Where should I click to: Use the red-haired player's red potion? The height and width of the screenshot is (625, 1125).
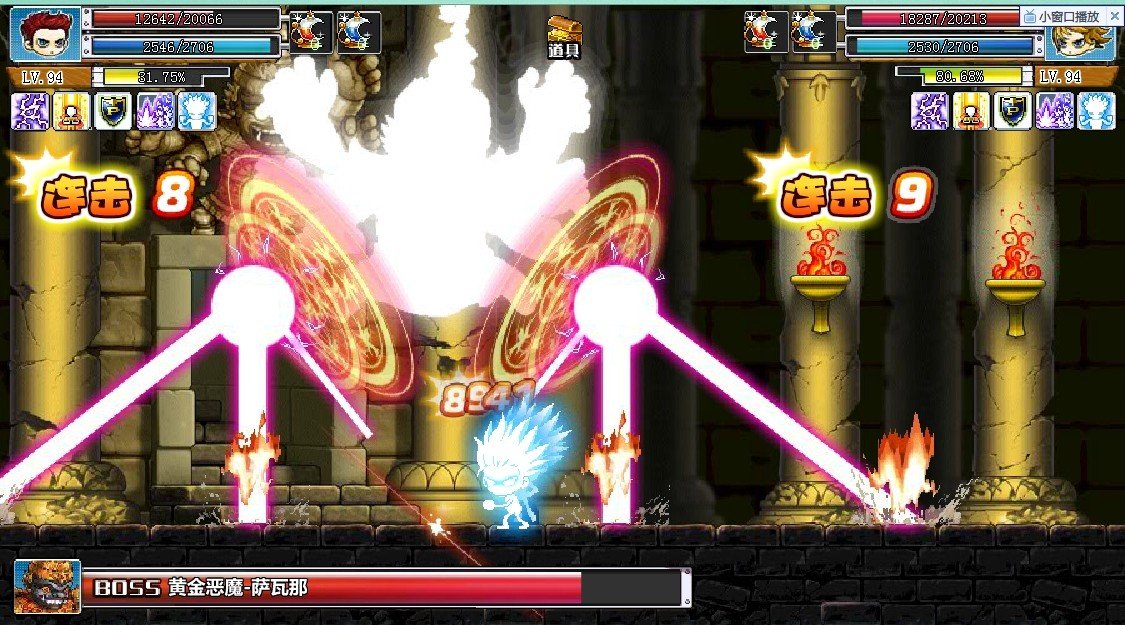[x=311, y=32]
